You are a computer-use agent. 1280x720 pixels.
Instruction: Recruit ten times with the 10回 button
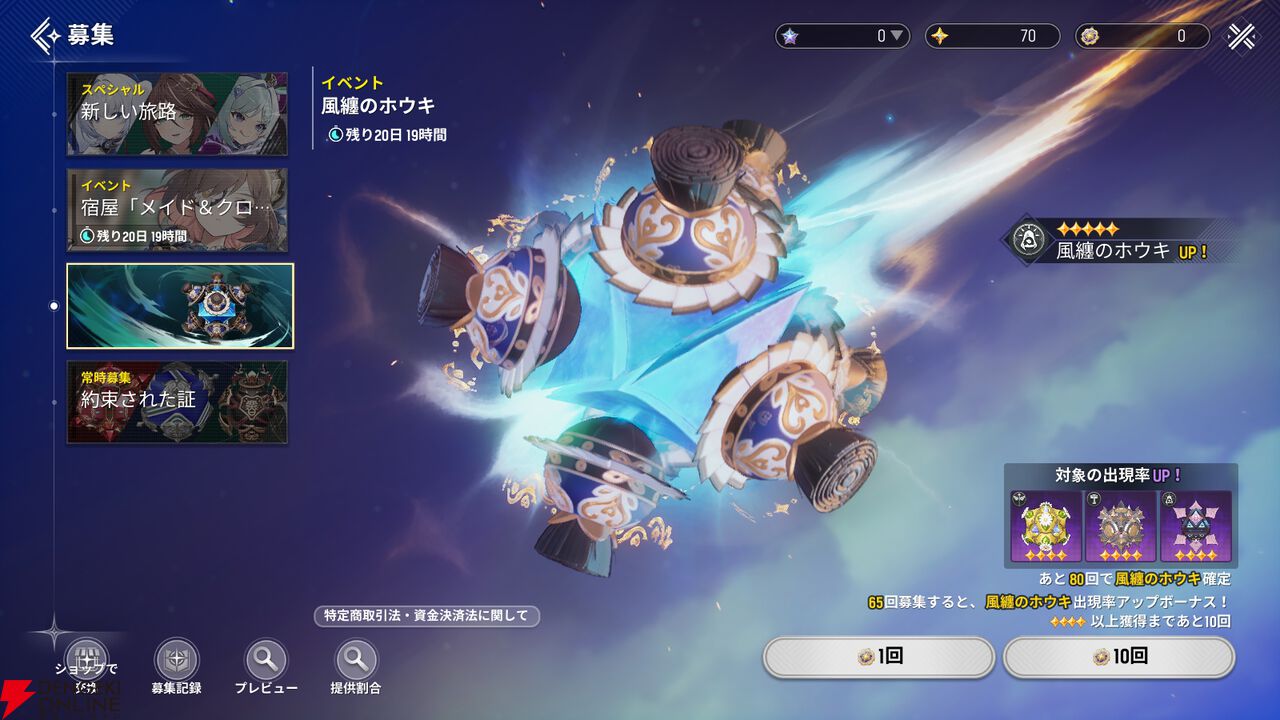pos(1119,657)
